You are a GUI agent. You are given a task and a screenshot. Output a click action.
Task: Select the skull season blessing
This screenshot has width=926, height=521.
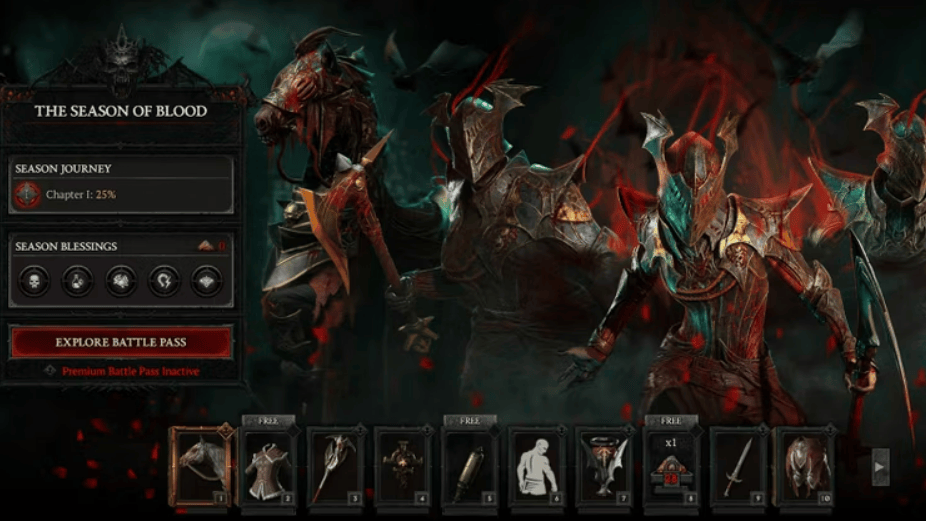(33, 281)
